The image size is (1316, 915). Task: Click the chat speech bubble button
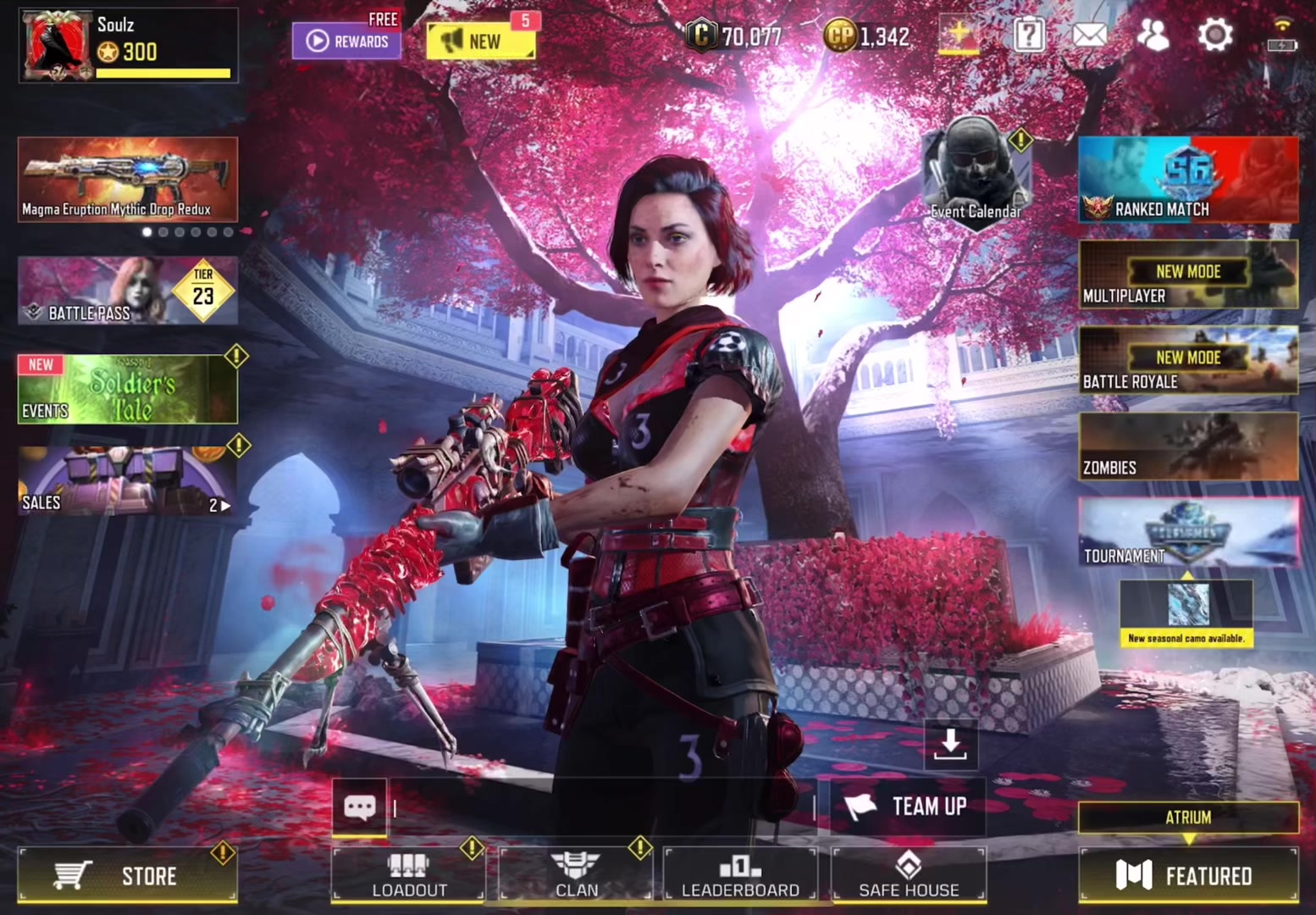359,806
